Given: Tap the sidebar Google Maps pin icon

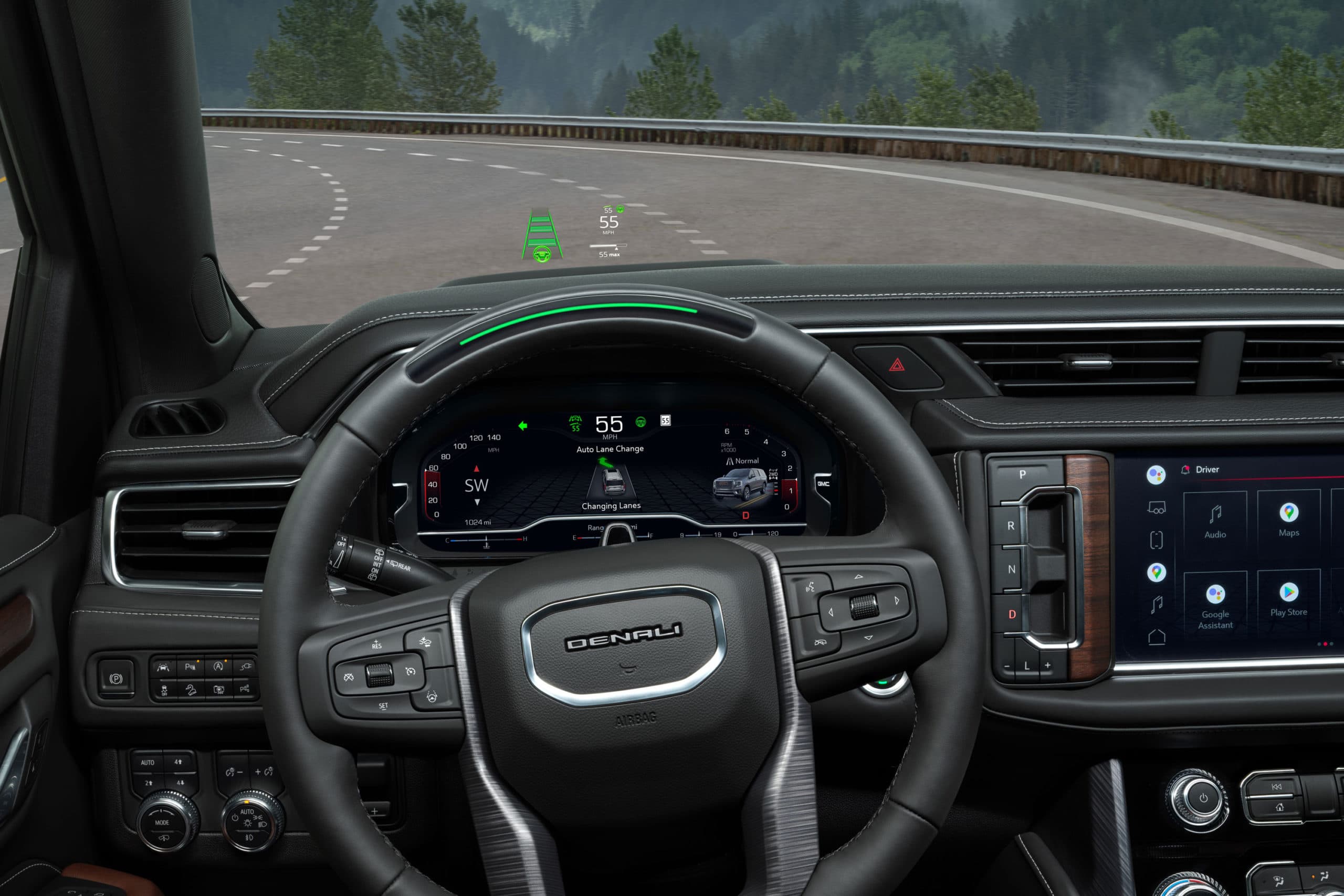Looking at the screenshot, I should tap(1156, 572).
